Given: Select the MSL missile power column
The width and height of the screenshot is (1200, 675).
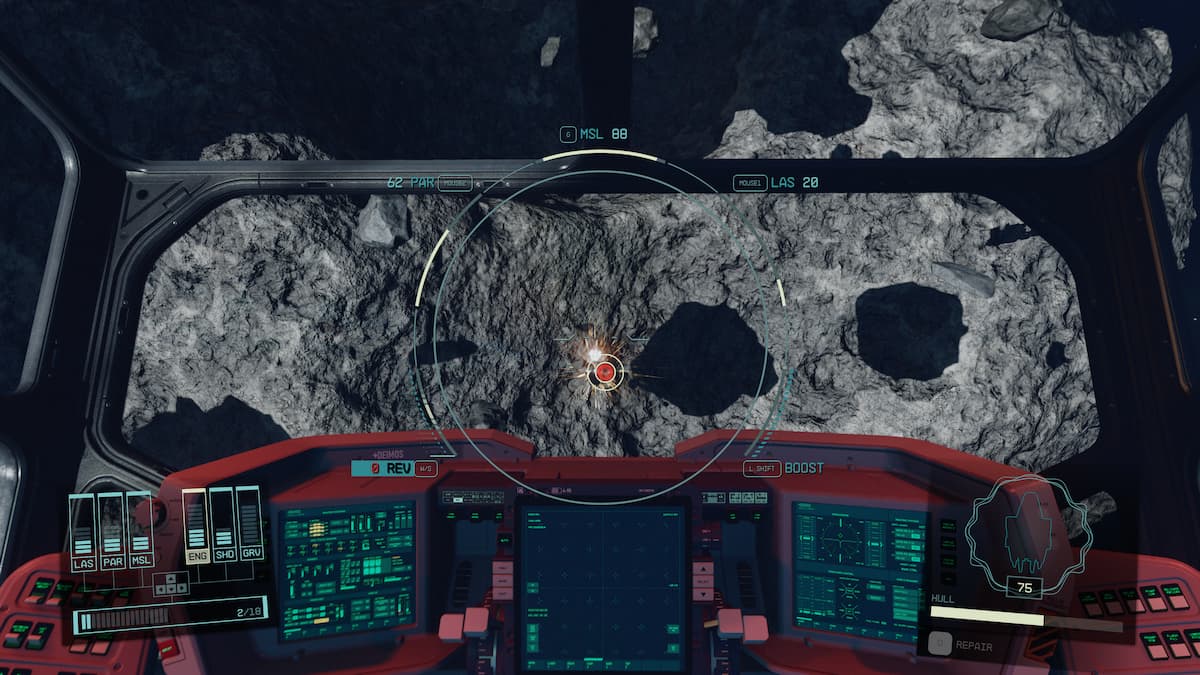Looking at the screenshot, I should [x=139, y=531].
